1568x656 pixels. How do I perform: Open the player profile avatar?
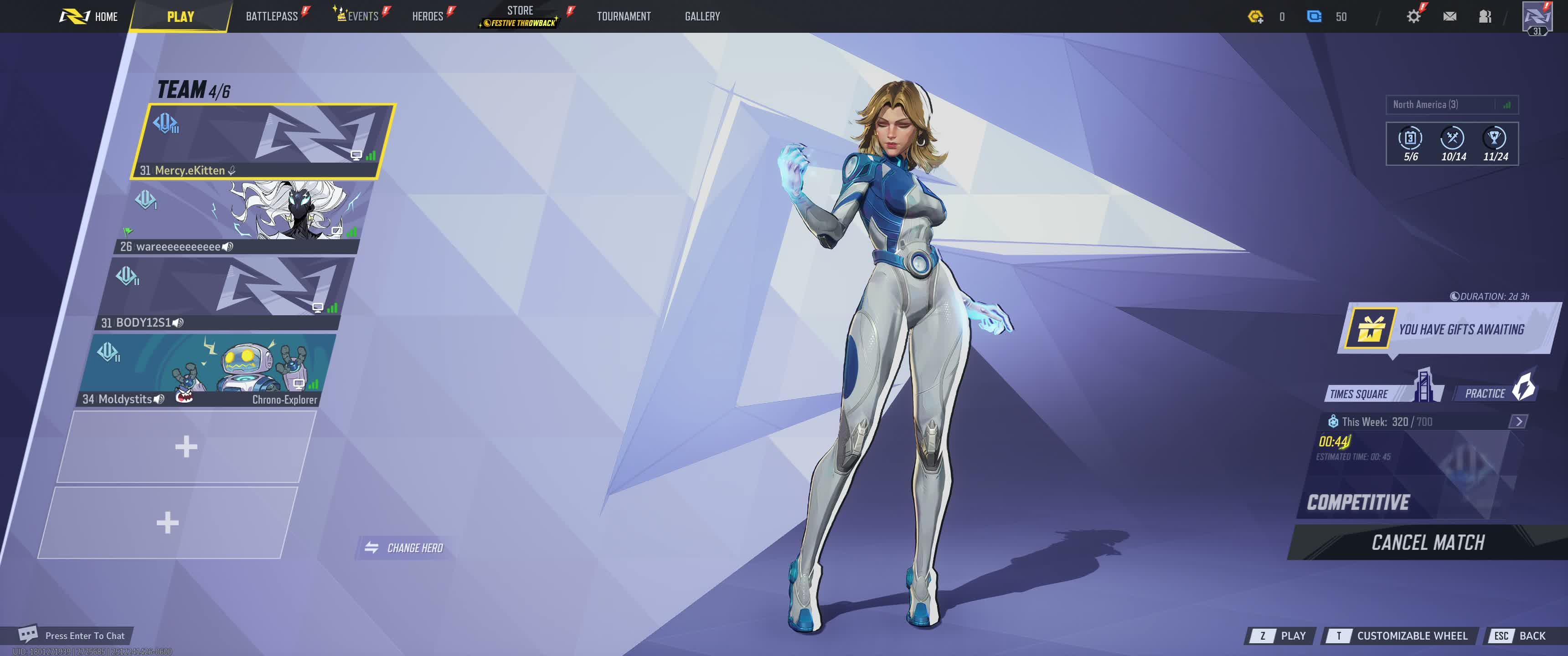(1537, 17)
